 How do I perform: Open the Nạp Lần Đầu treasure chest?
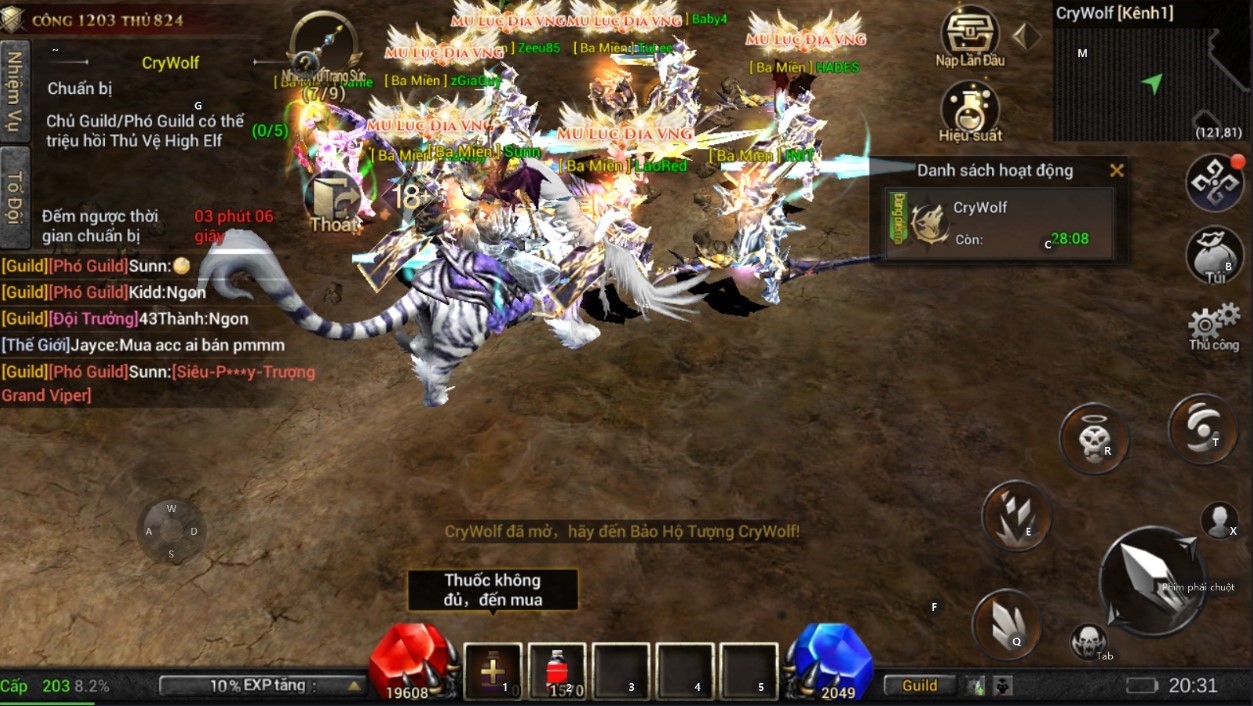click(970, 32)
